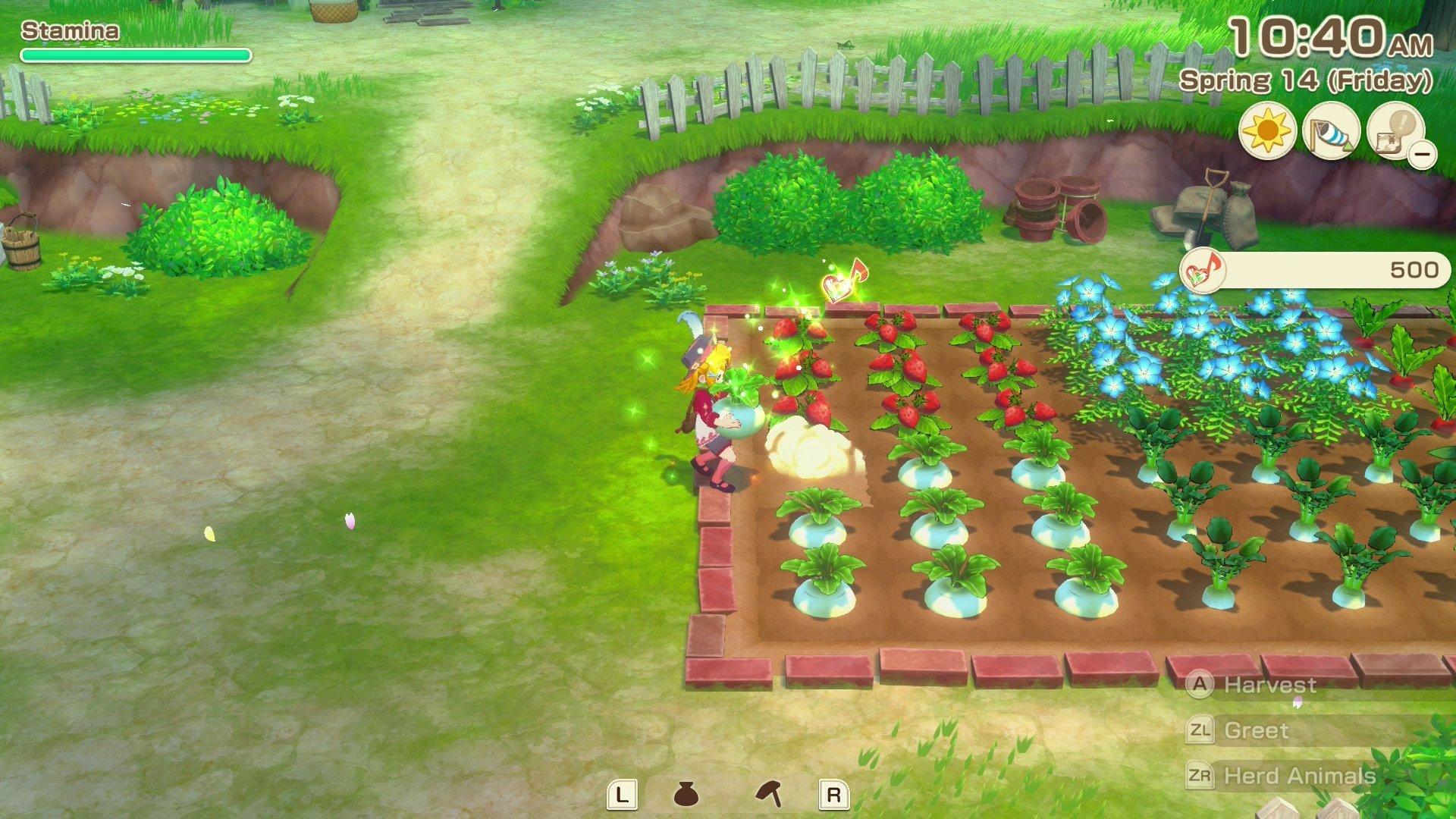Collapse the minimap with the minus button
Viewport: 1456px width, 819px height.
click(x=1422, y=155)
